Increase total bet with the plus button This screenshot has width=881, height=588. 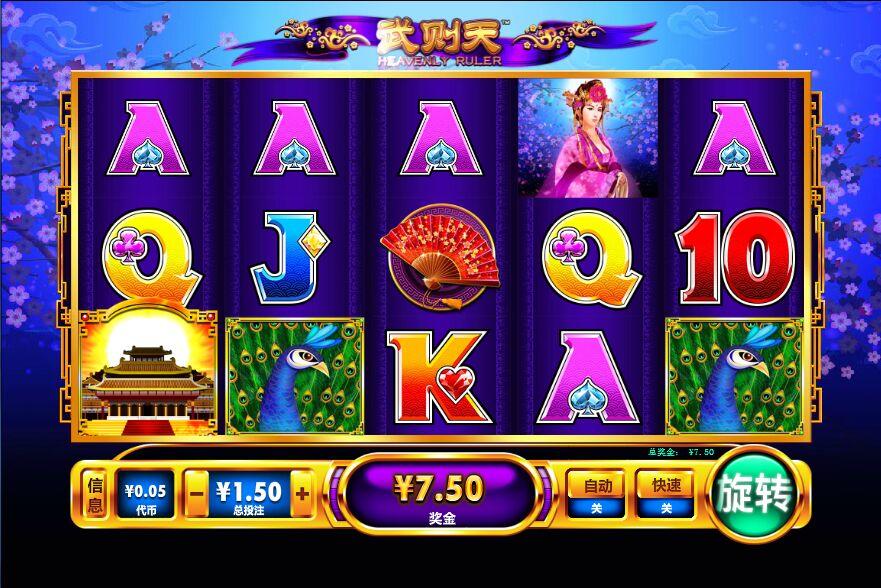click(x=301, y=493)
